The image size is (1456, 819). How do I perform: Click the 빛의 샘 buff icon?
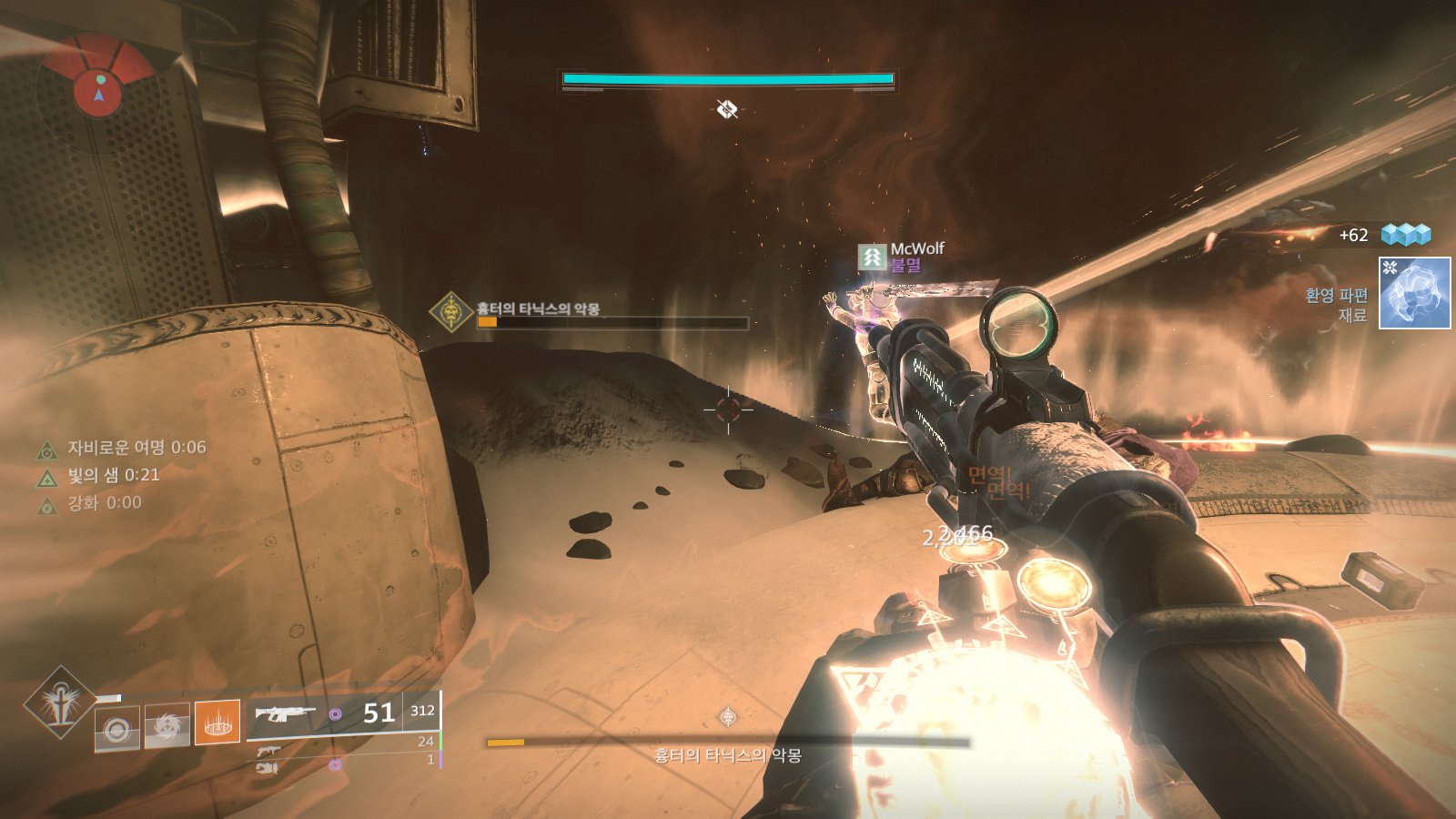click(47, 478)
